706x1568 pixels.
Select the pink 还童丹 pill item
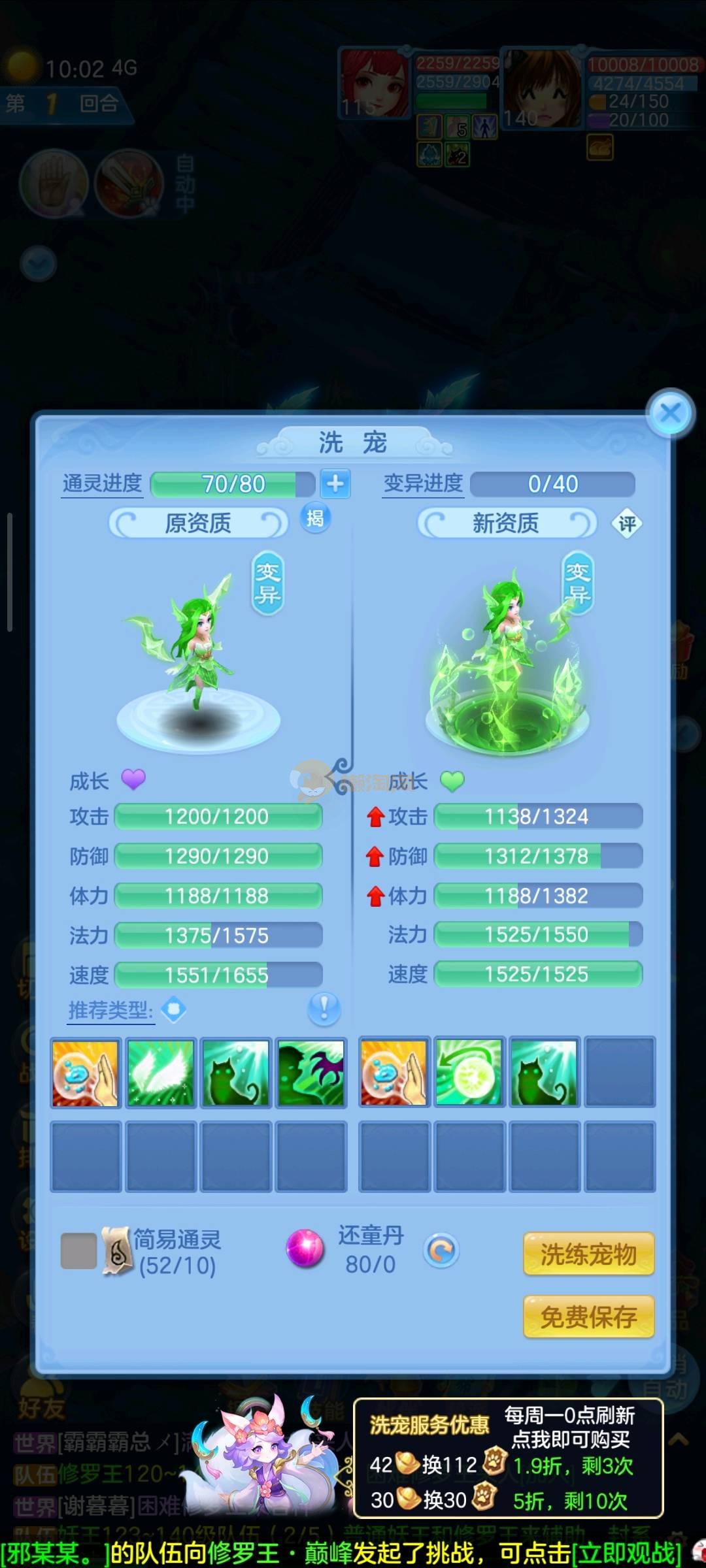pos(305,1249)
